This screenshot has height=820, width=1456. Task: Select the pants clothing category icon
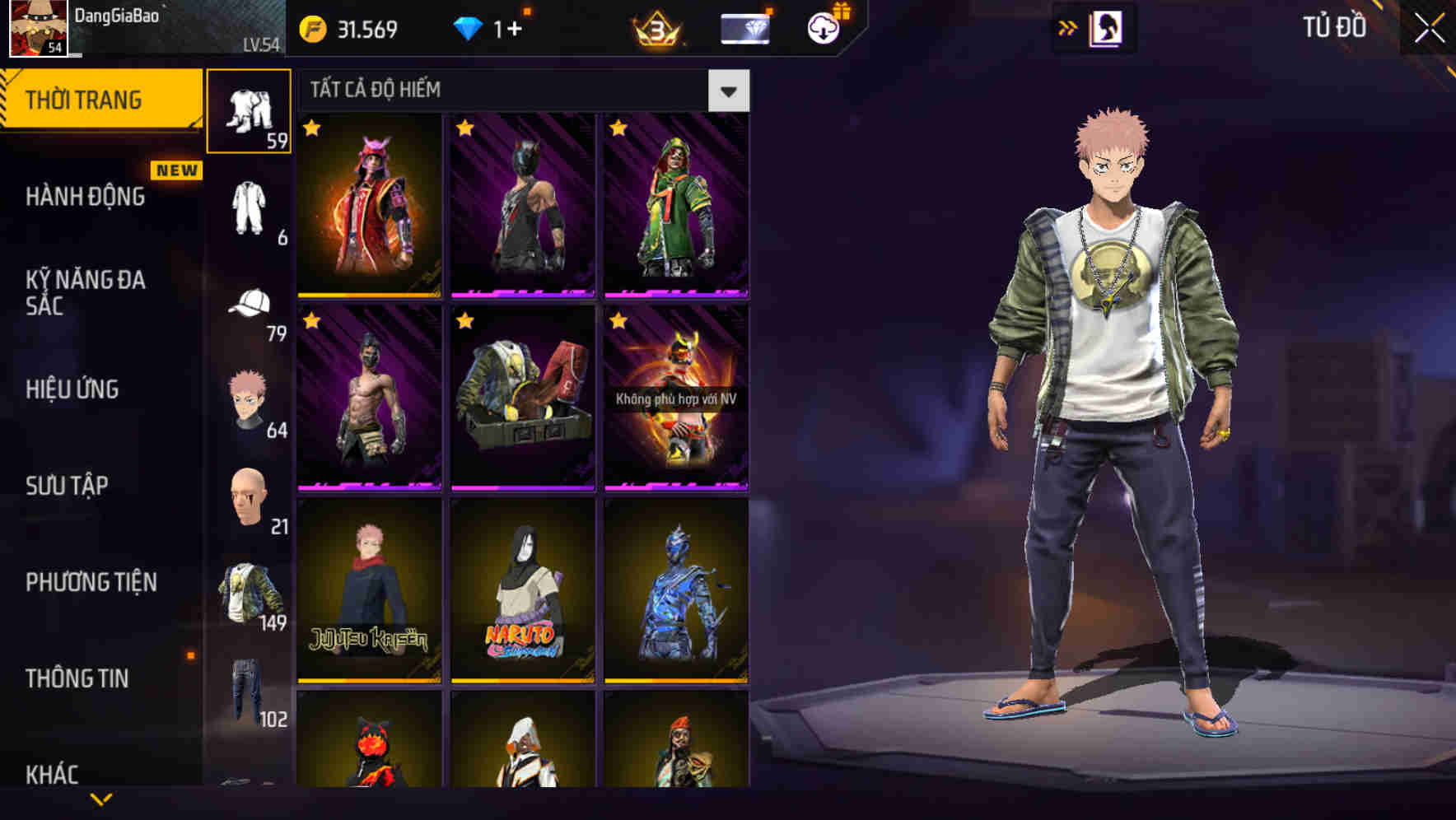(x=250, y=111)
